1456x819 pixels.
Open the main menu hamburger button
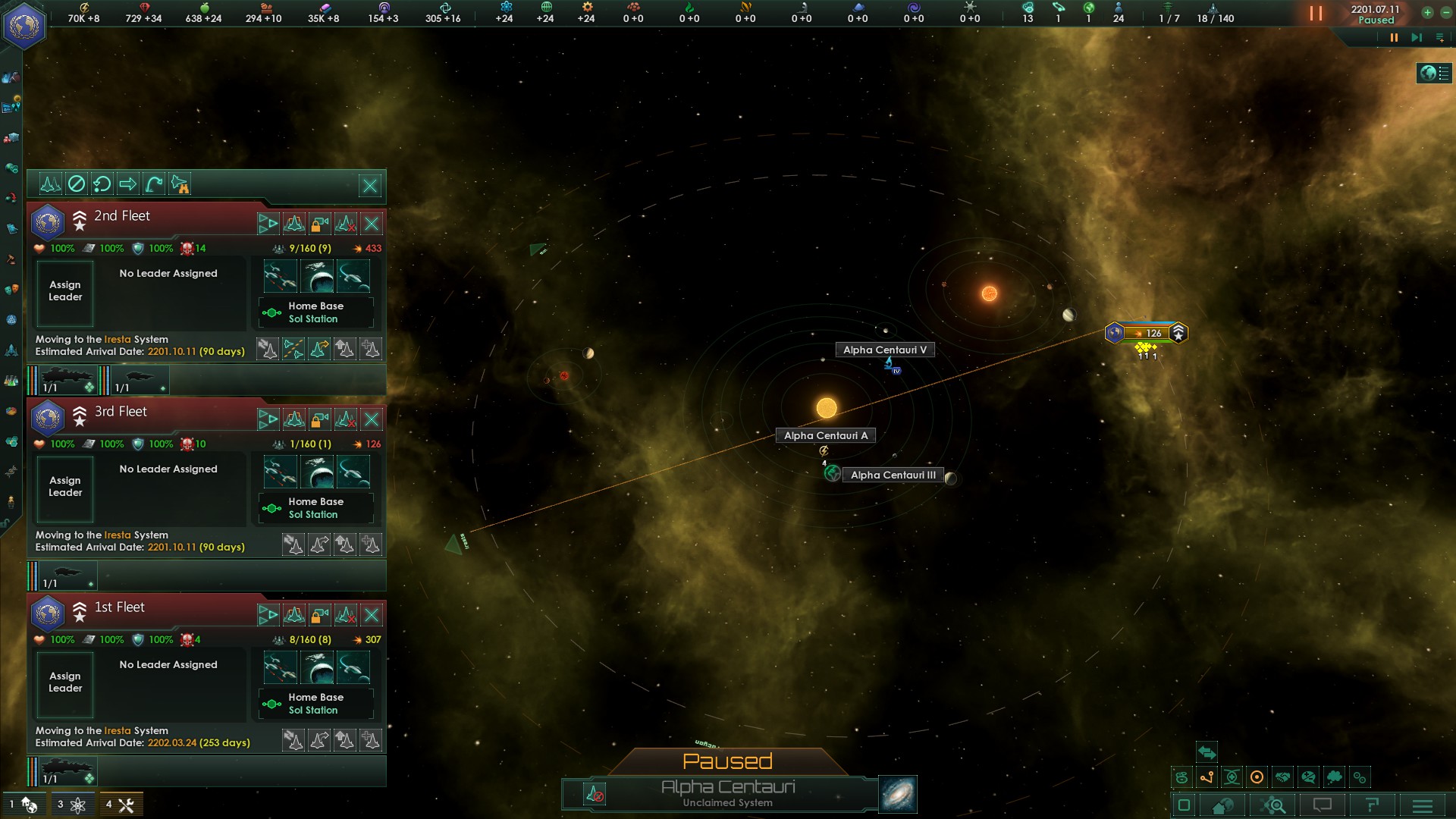1423,805
